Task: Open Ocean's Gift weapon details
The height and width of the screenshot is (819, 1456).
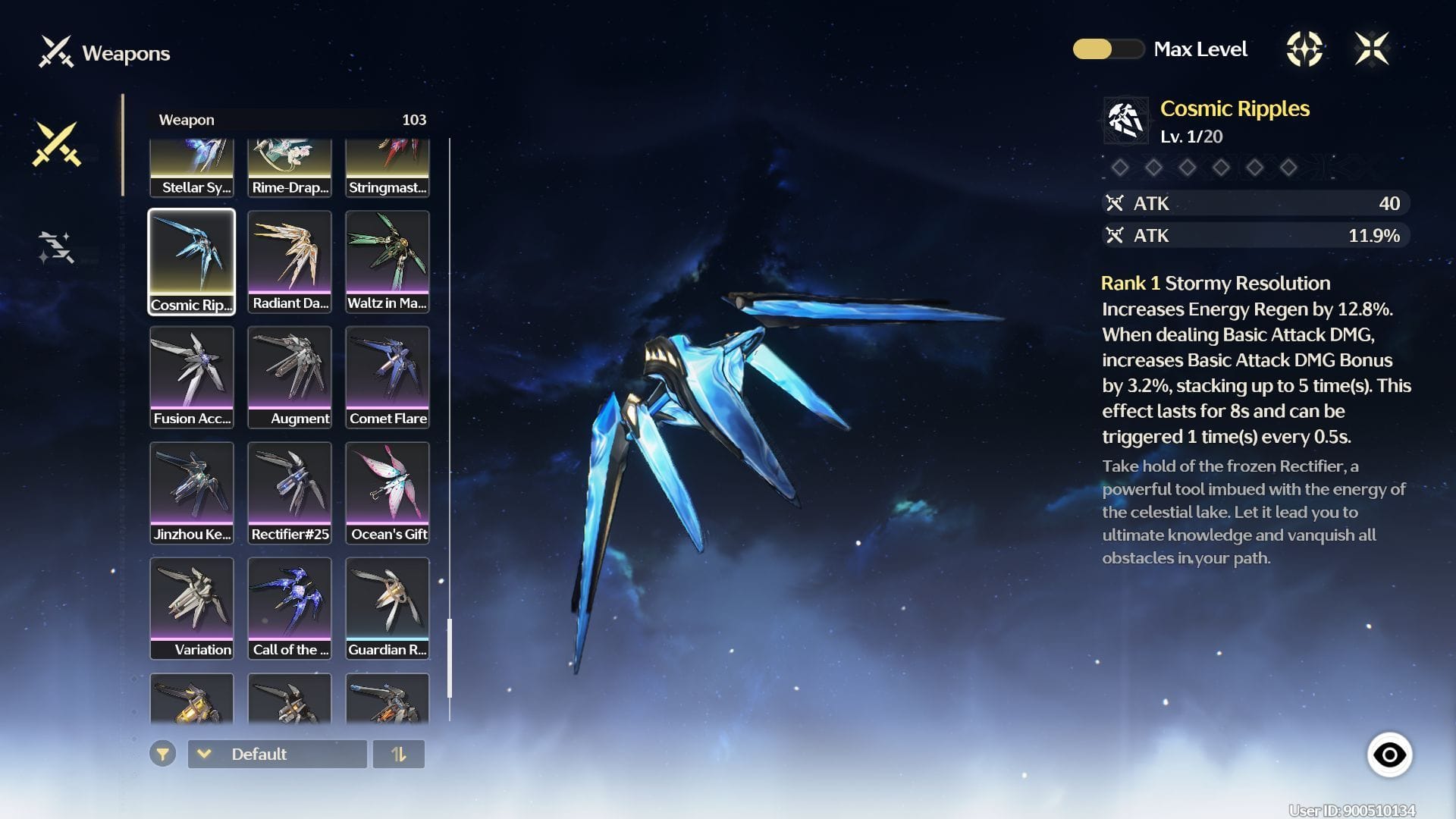Action: coord(388,491)
